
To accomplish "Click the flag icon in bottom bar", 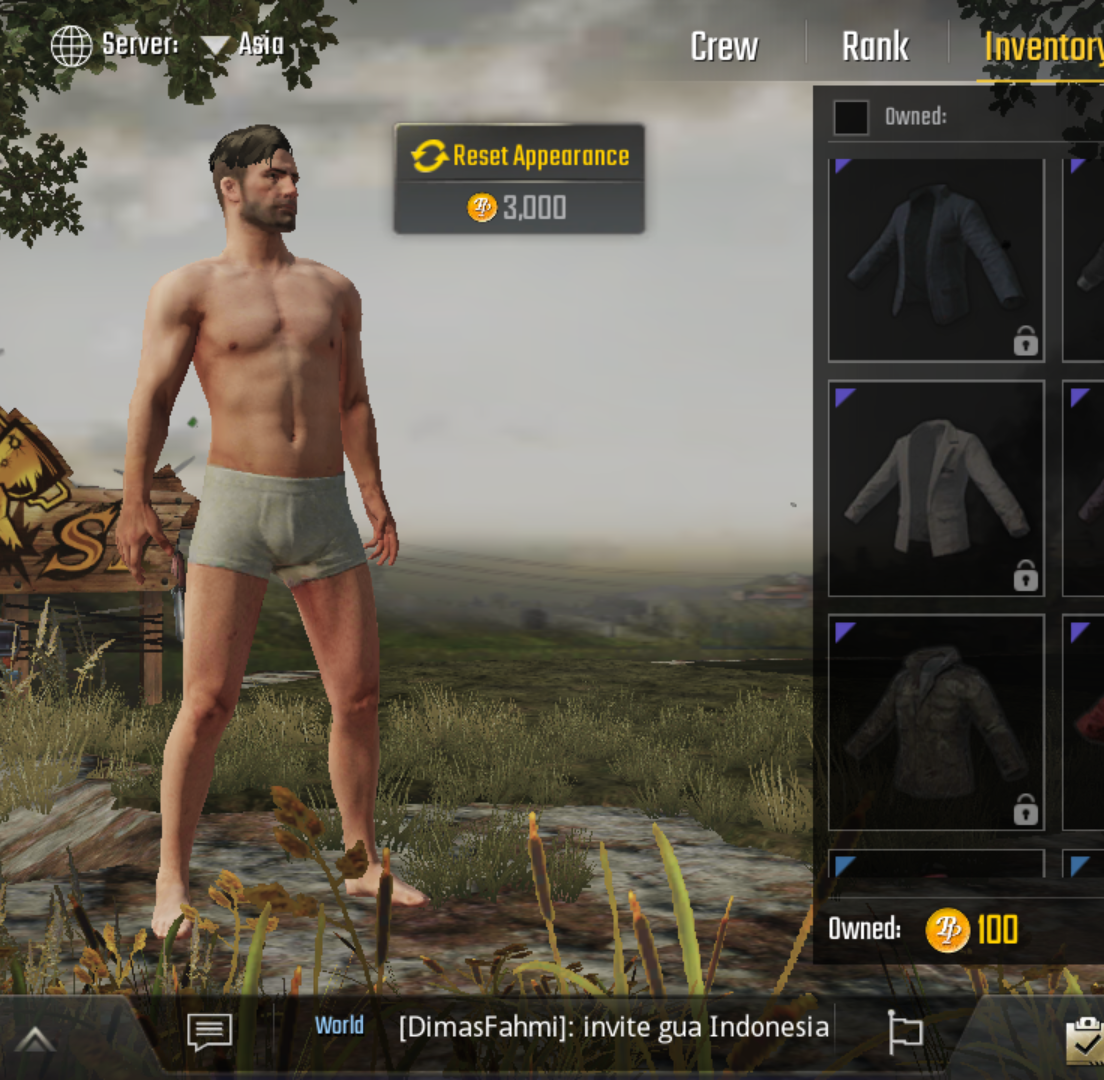I will [904, 1031].
